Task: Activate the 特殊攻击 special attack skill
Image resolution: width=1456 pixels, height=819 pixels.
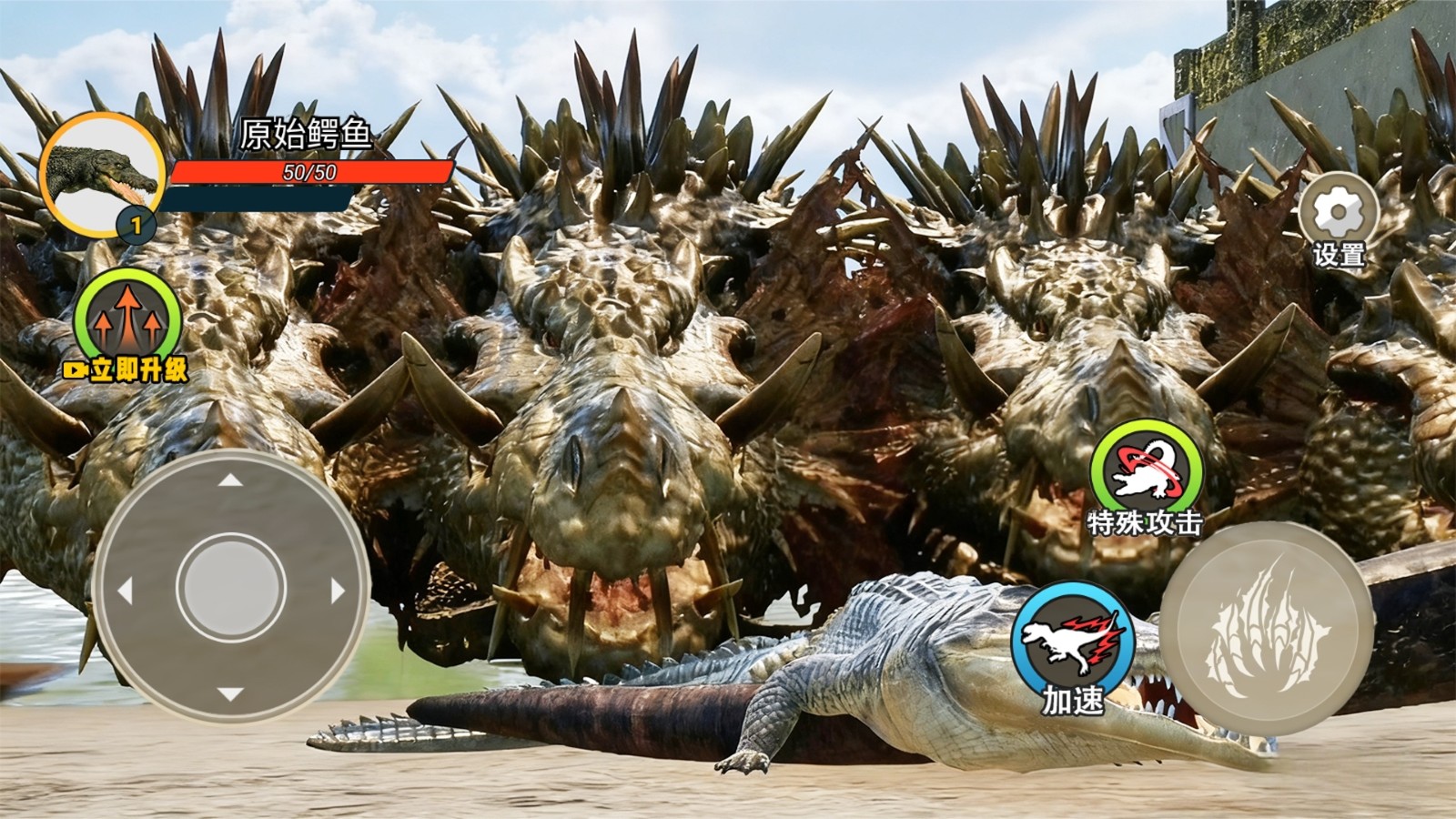Action: (1146, 471)
